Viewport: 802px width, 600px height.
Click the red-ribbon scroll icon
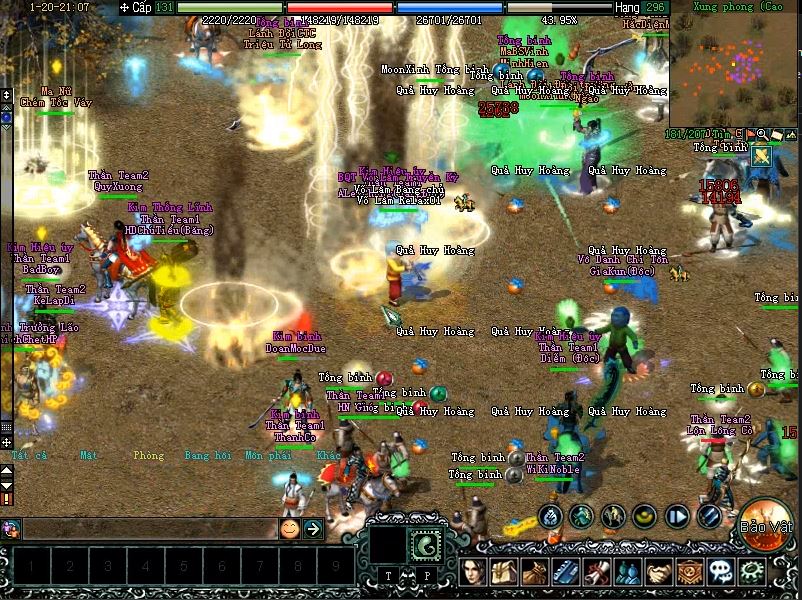pyautogui.click(x=597, y=573)
